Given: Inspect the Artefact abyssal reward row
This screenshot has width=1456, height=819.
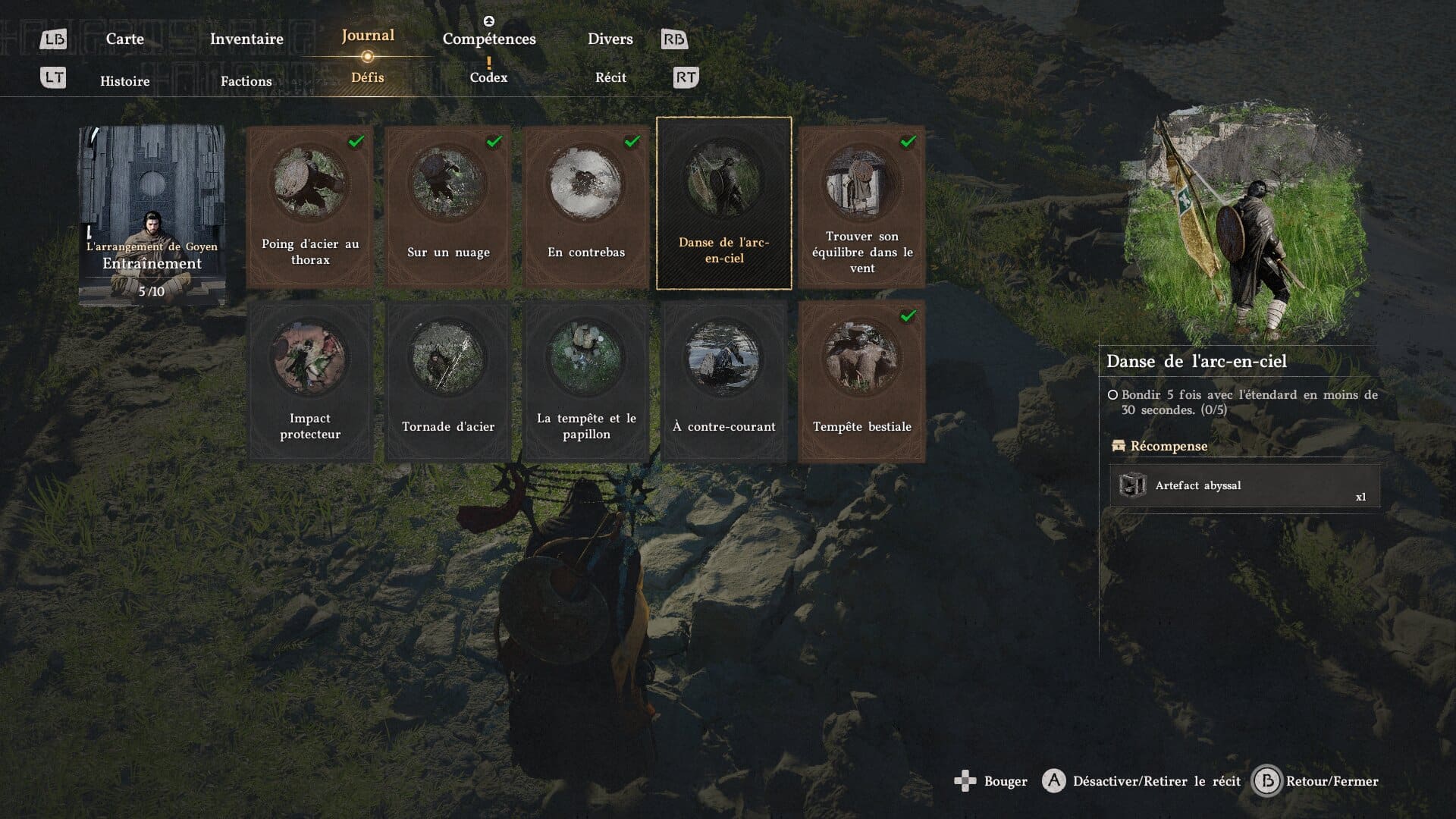Looking at the screenshot, I should 1244,485.
